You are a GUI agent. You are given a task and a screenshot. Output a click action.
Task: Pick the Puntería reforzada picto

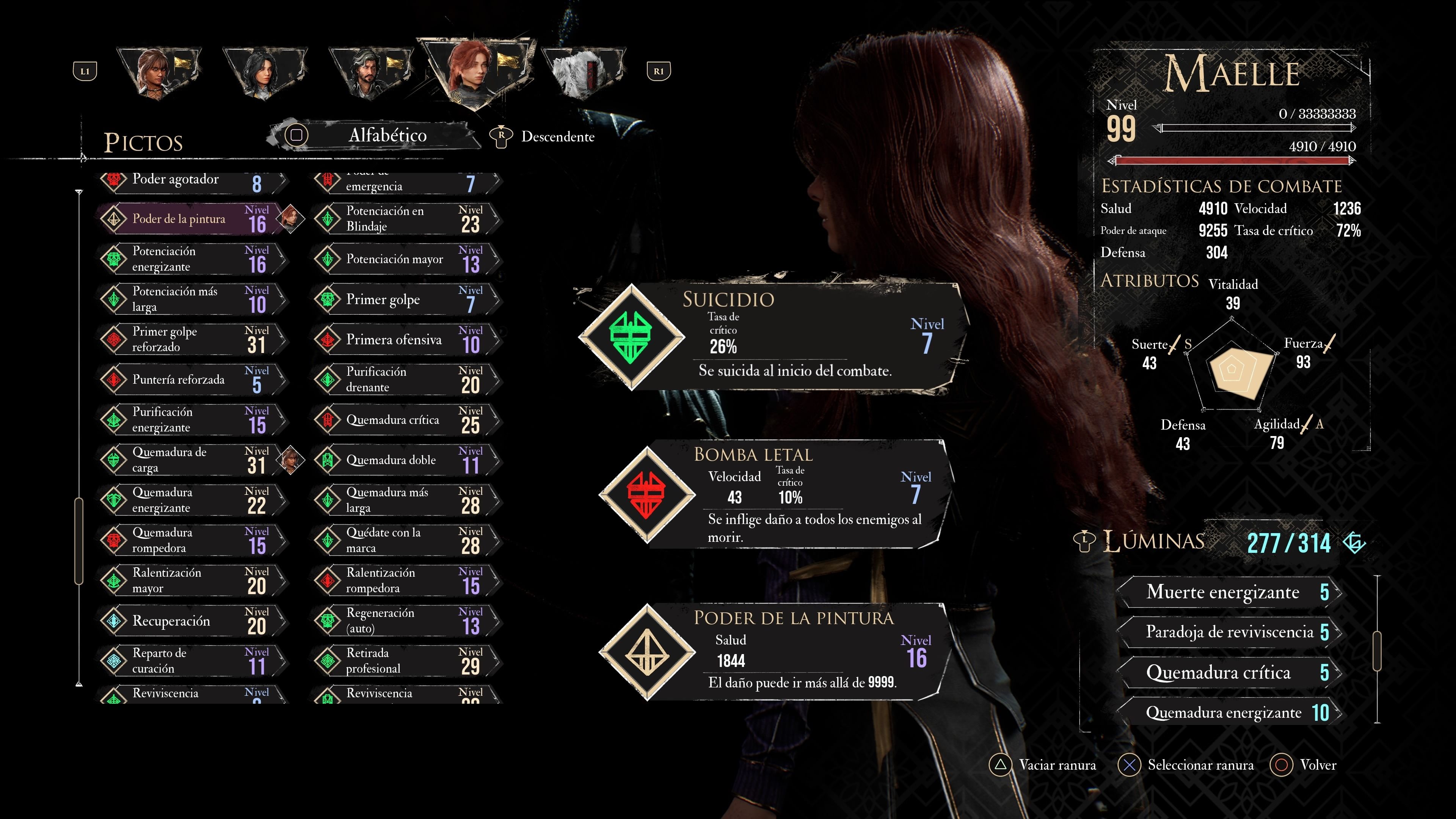192,380
